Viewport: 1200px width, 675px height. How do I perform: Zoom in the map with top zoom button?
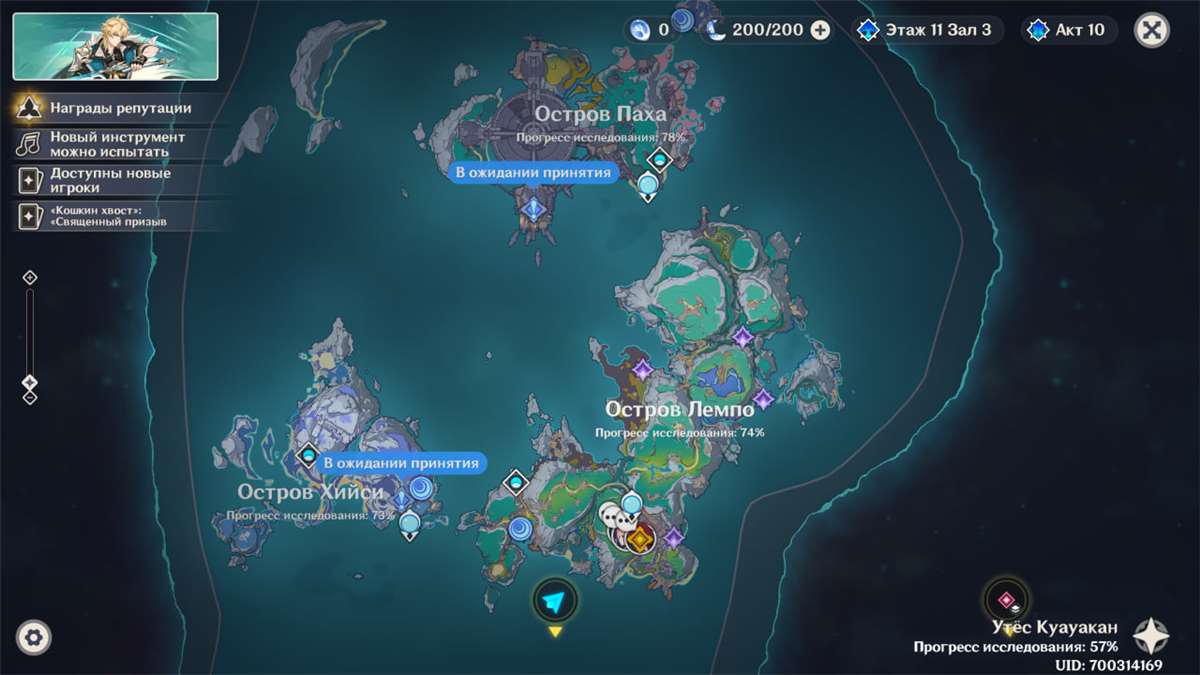(30, 277)
